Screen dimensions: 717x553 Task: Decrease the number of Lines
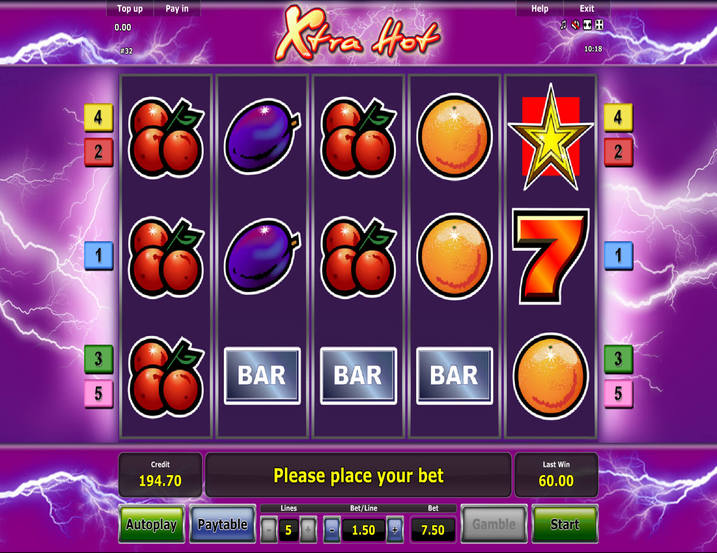pos(269,530)
